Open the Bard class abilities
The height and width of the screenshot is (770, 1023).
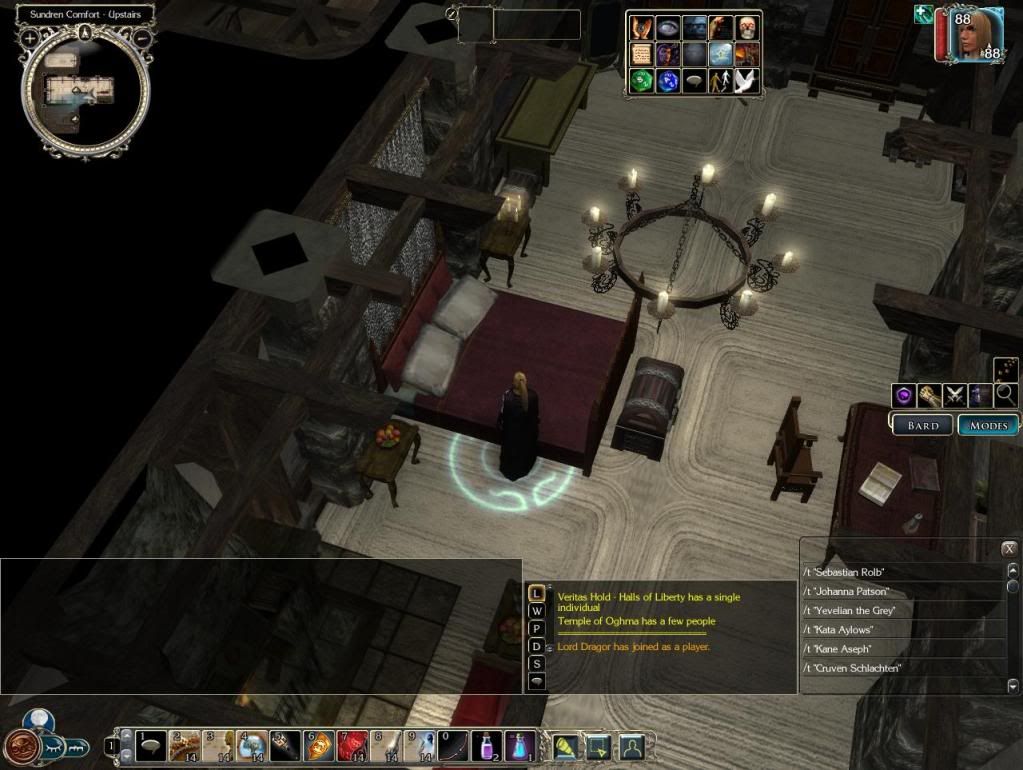point(921,425)
